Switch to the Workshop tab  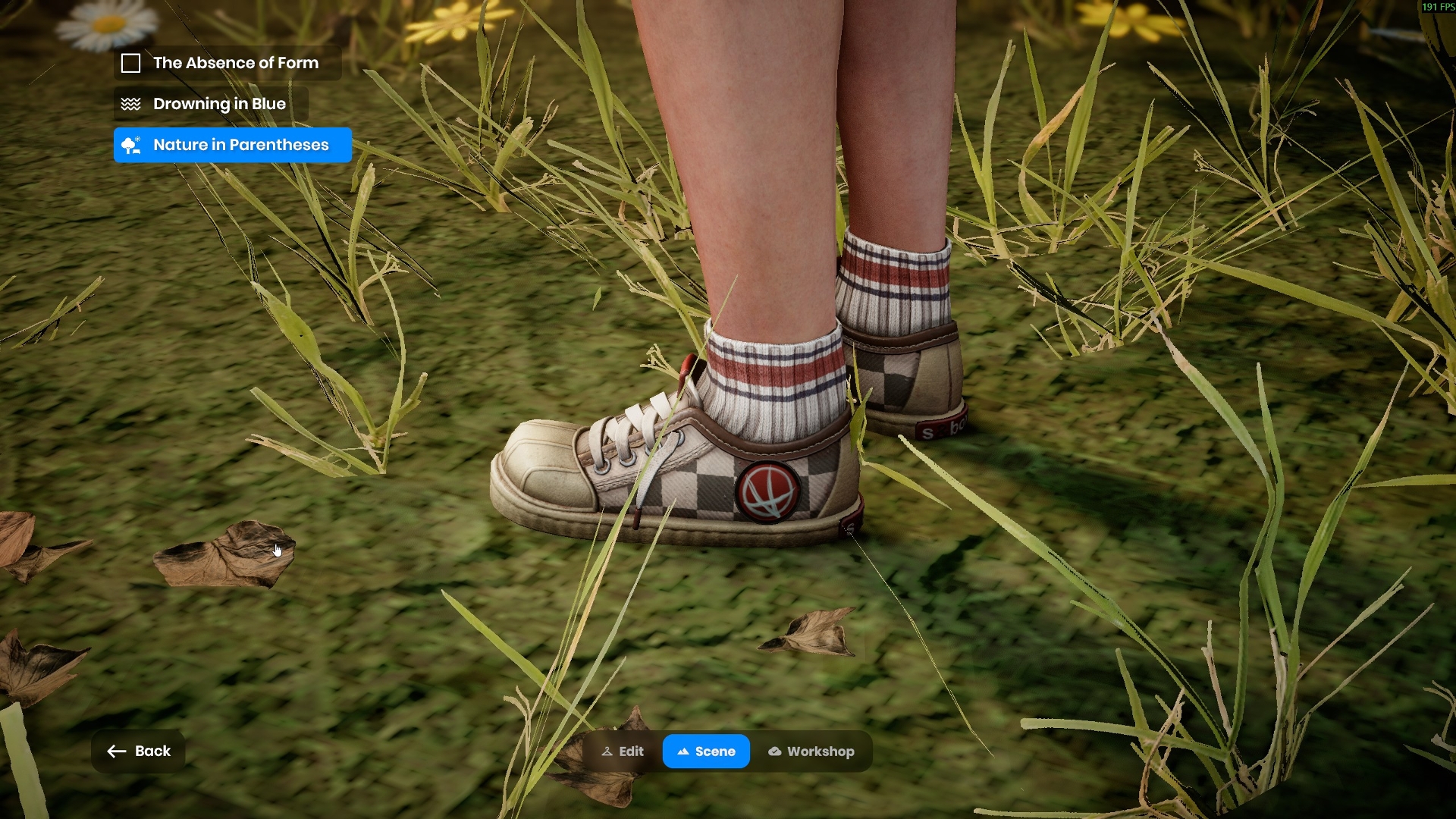(x=811, y=752)
